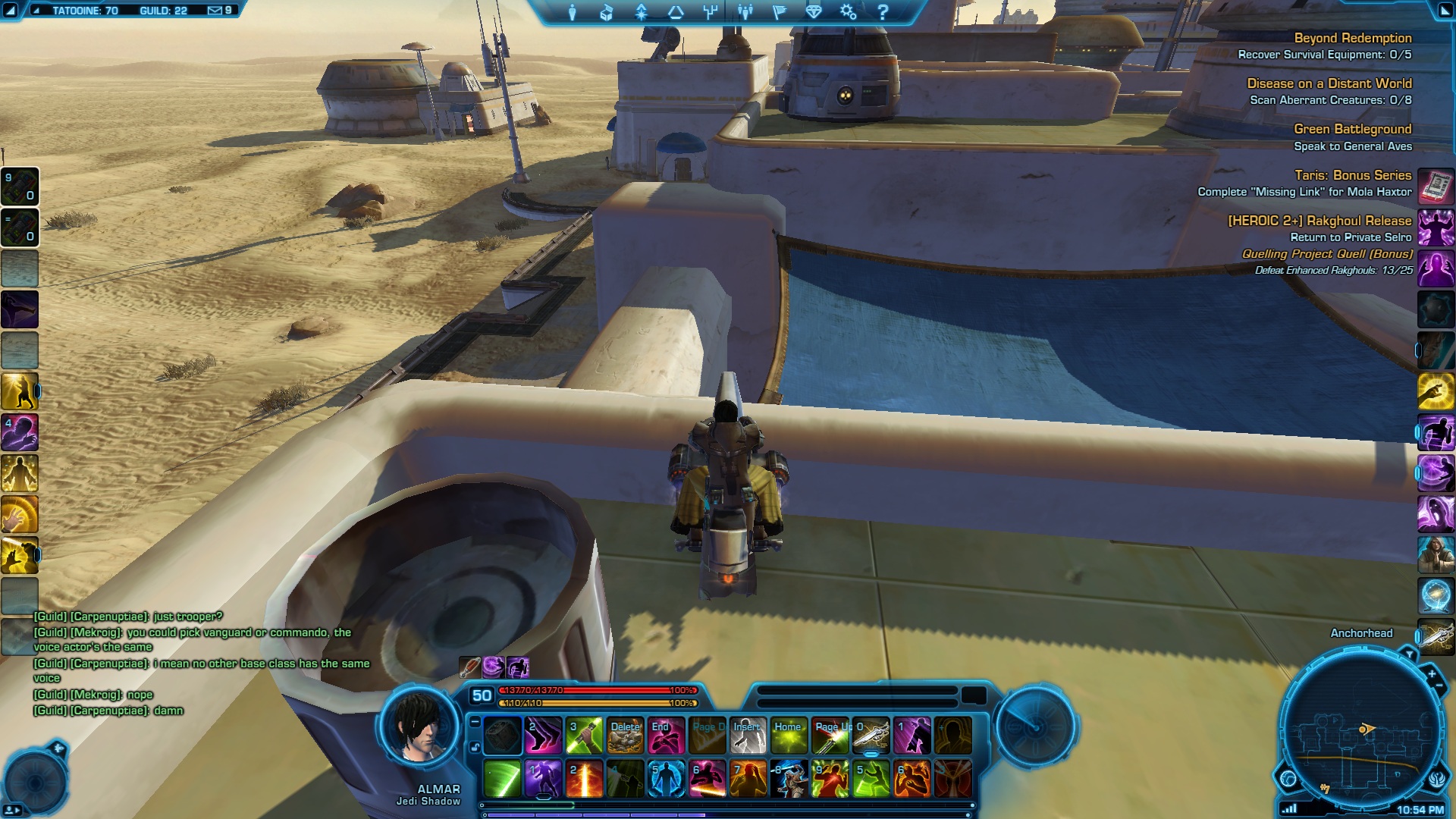This screenshot has height=819, width=1456.
Task: Zoom in the minimap with plus button
Action: [x=1432, y=673]
